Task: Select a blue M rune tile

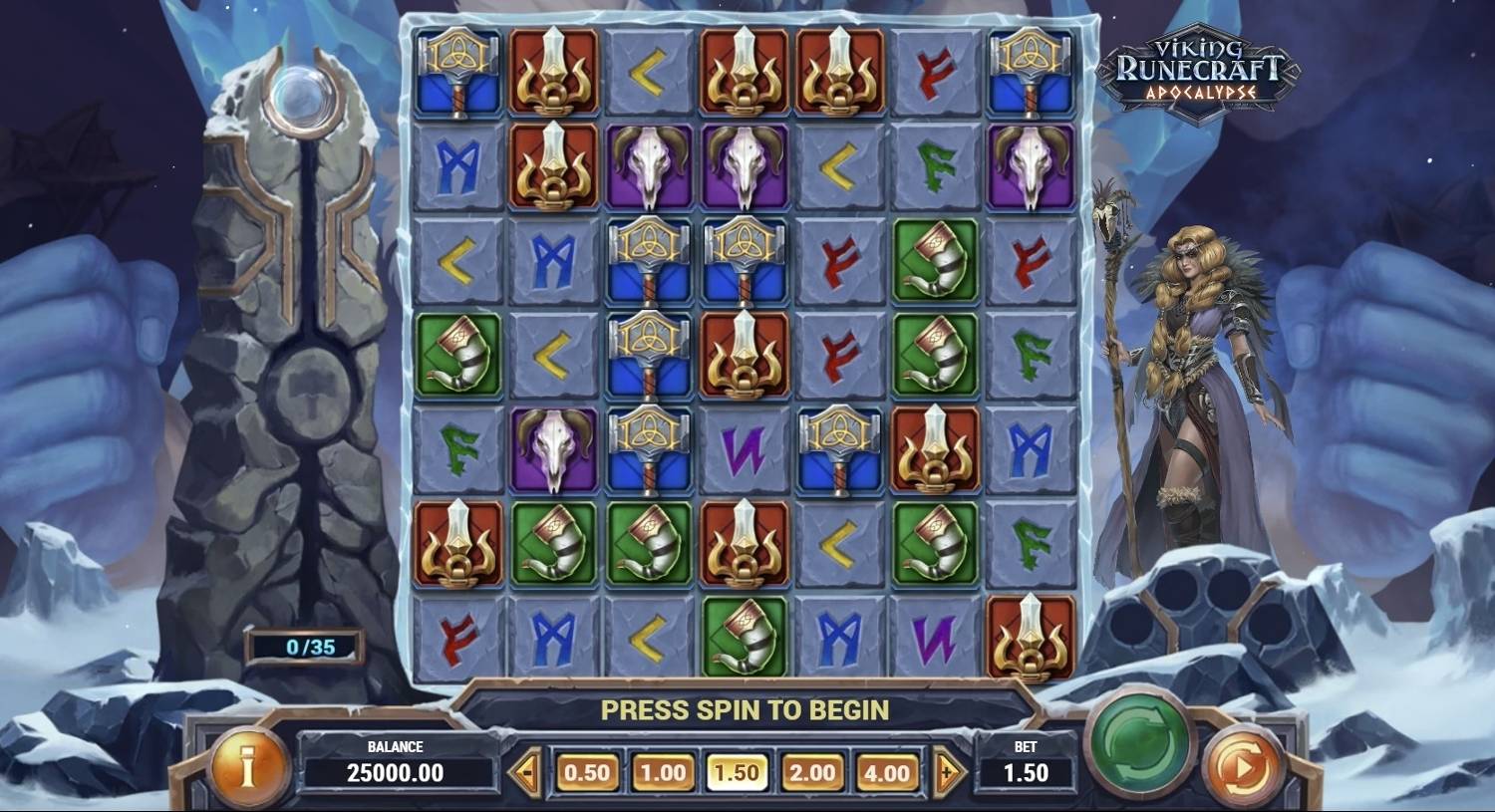Action: [x=457, y=170]
